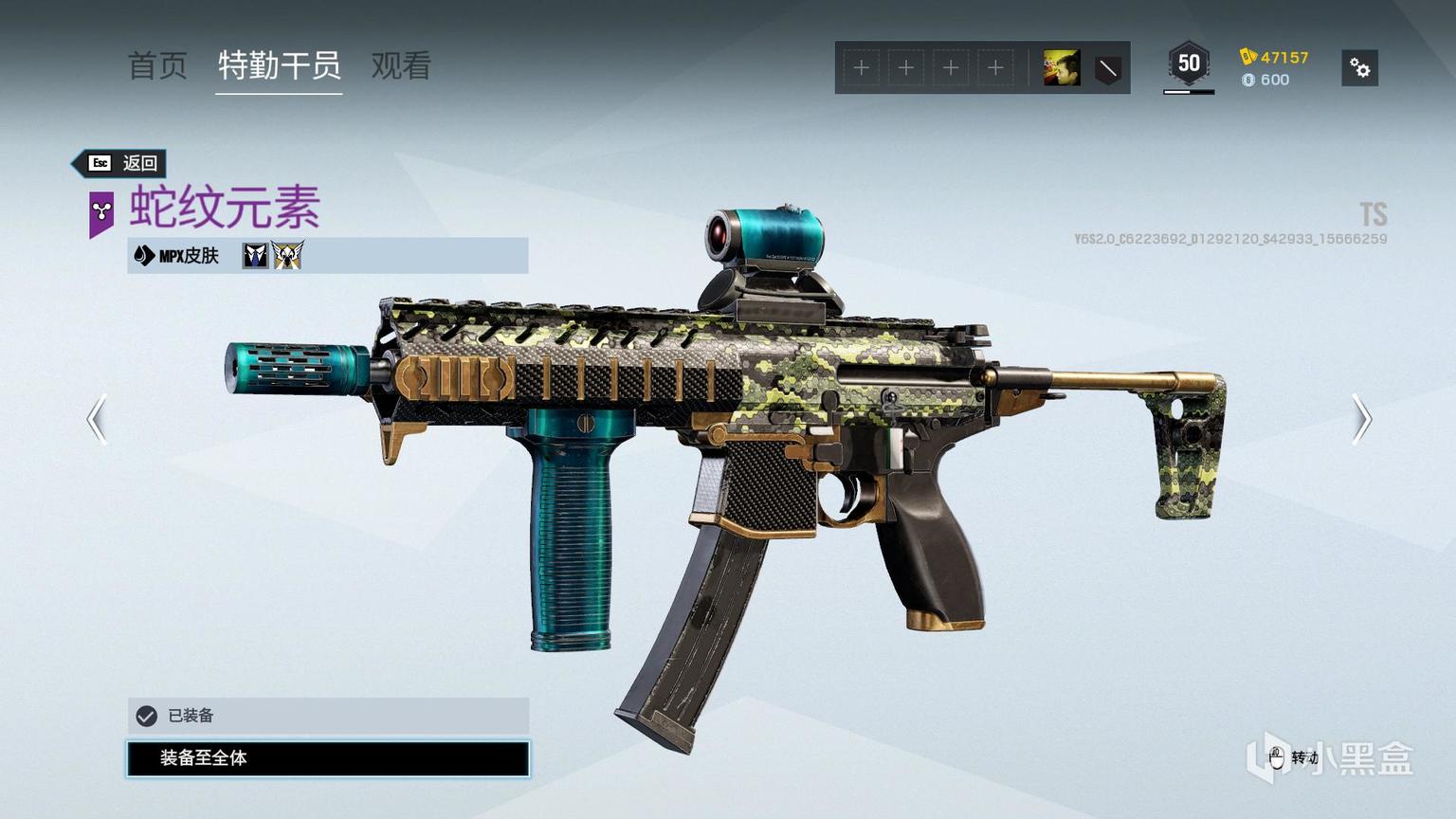Open settings via the gear icon
Screen dimensions: 1456x819
click(1359, 68)
